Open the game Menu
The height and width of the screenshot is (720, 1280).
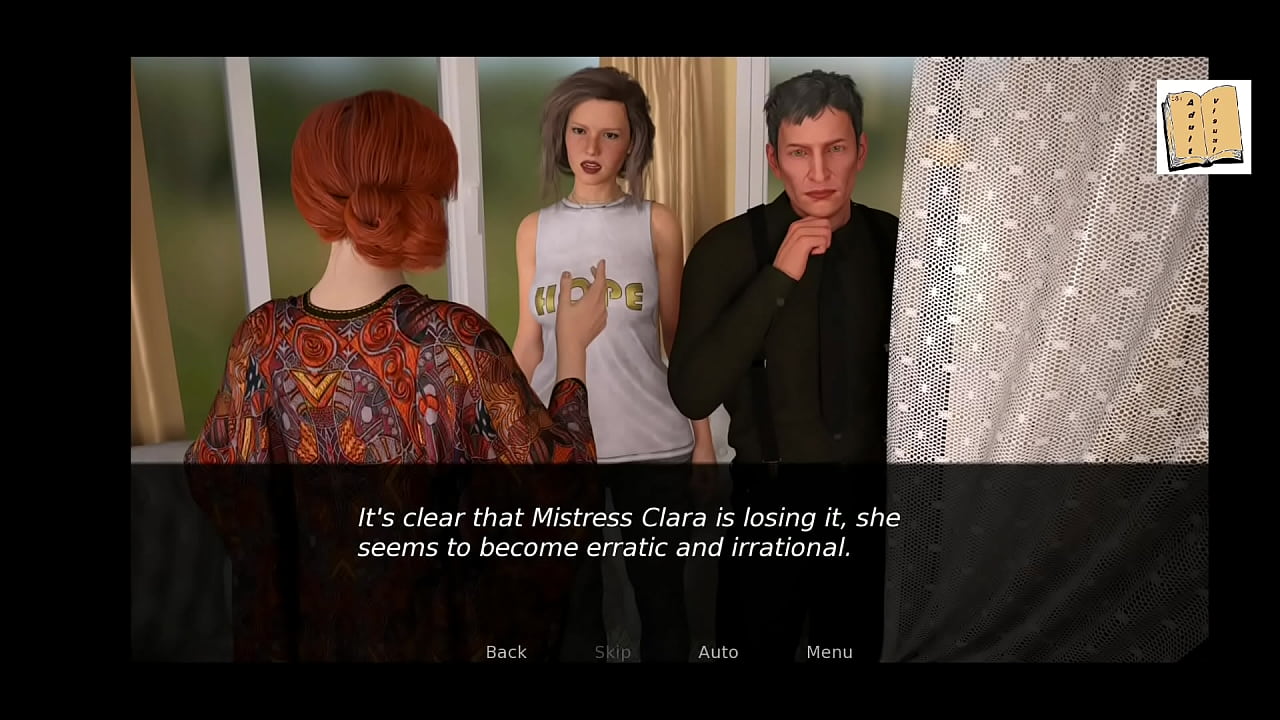[x=829, y=652]
